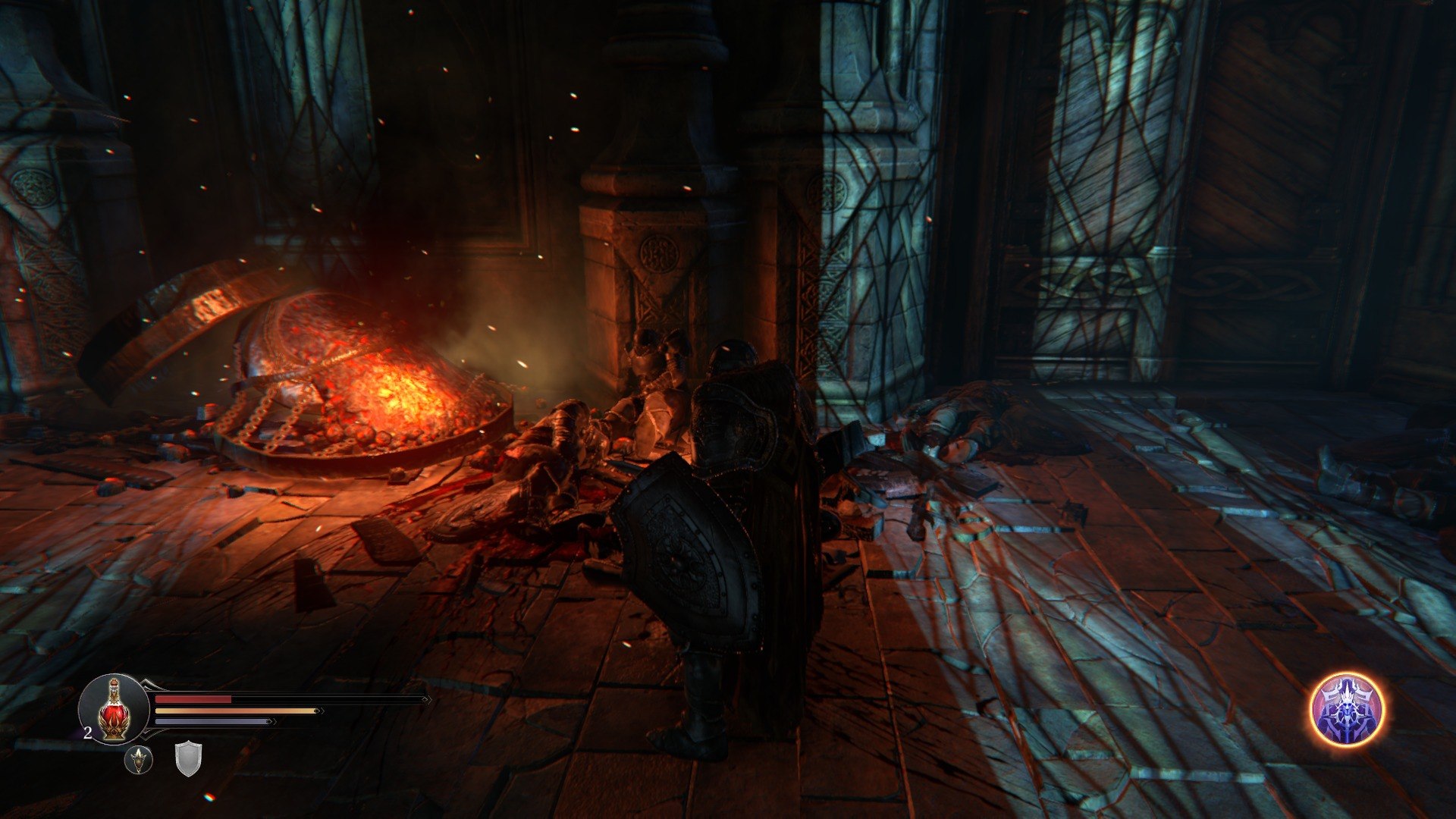Use the red health potion

(x=114, y=709)
